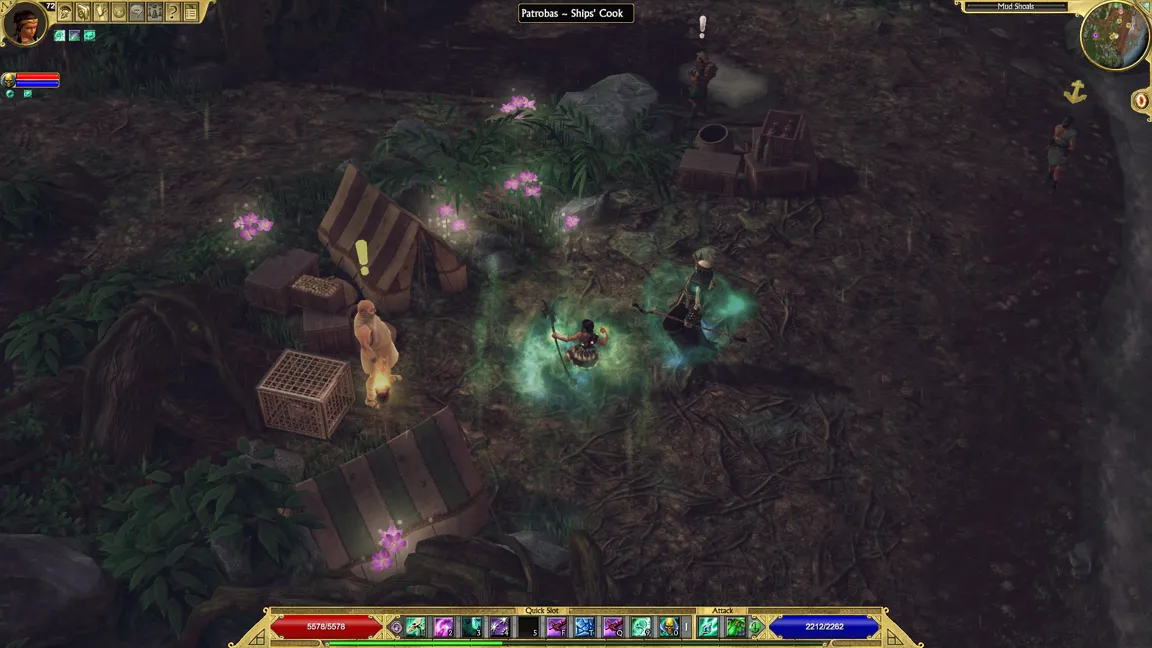This screenshot has height=648, width=1152.
Task: Use the purple swirl skill in slot 2
Action: 443,627
